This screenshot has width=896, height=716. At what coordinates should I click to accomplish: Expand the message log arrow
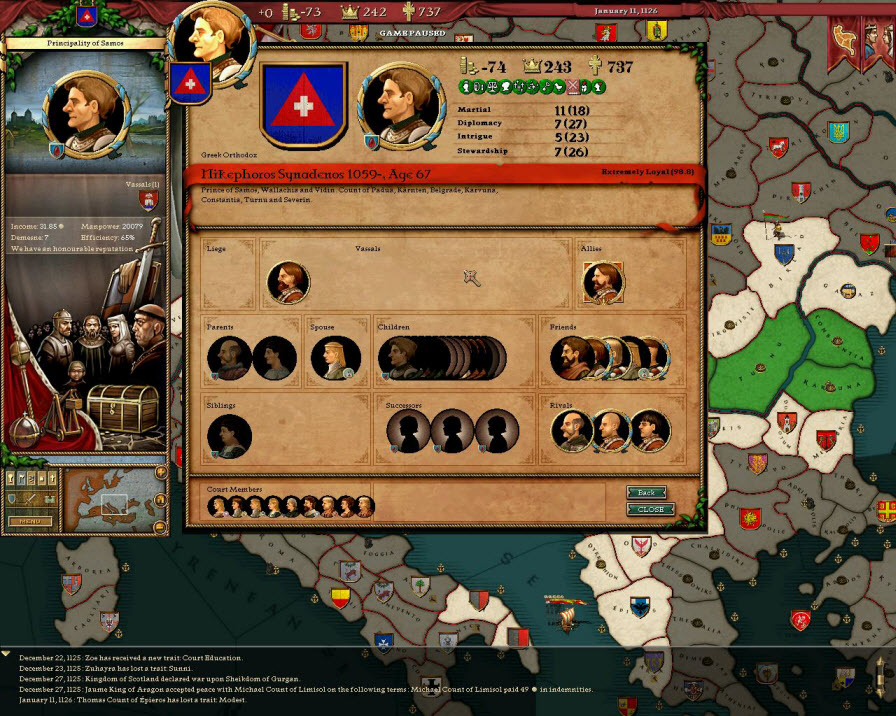point(7,653)
